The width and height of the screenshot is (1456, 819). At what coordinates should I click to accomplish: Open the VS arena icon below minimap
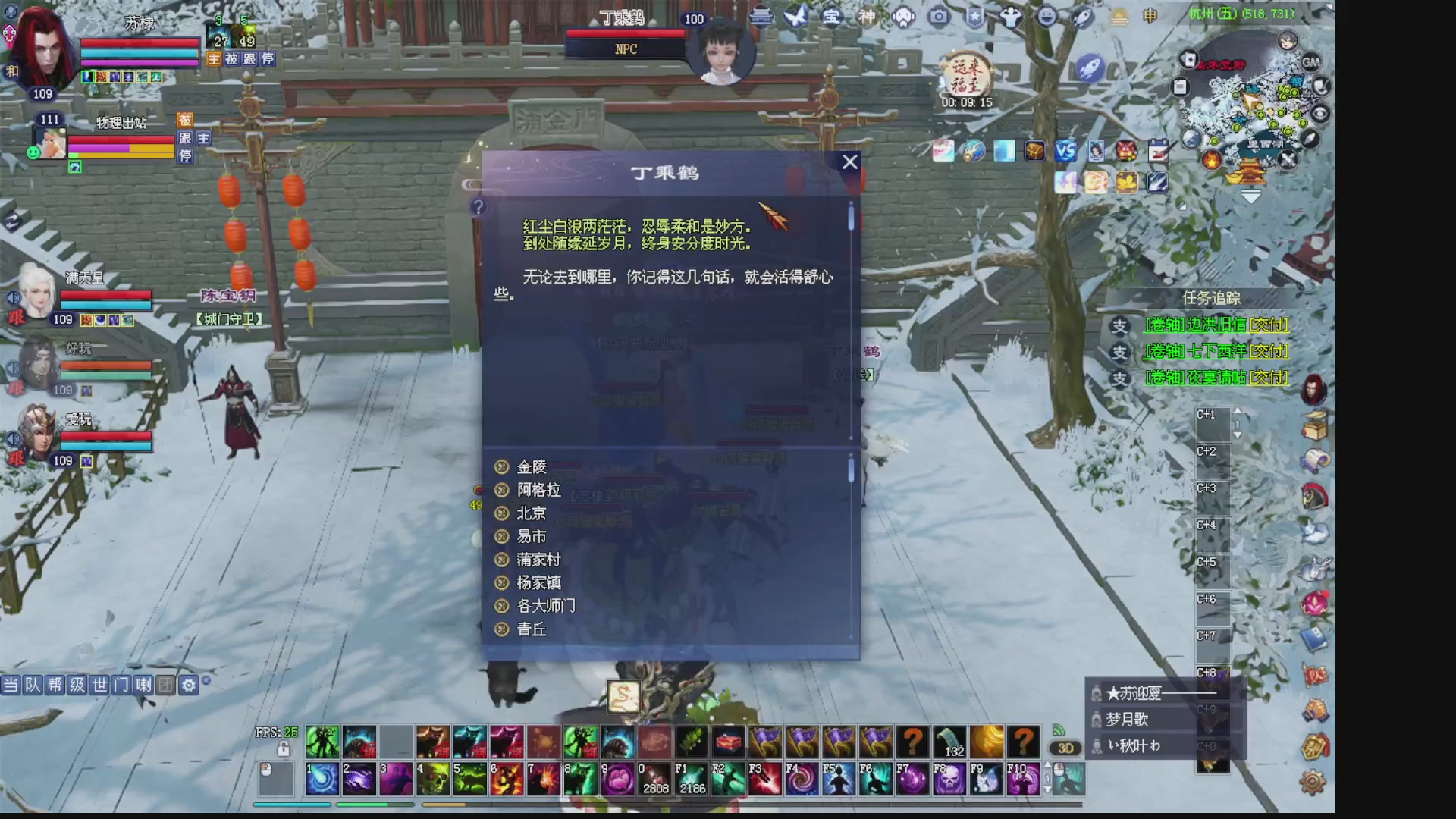coord(1065,150)
